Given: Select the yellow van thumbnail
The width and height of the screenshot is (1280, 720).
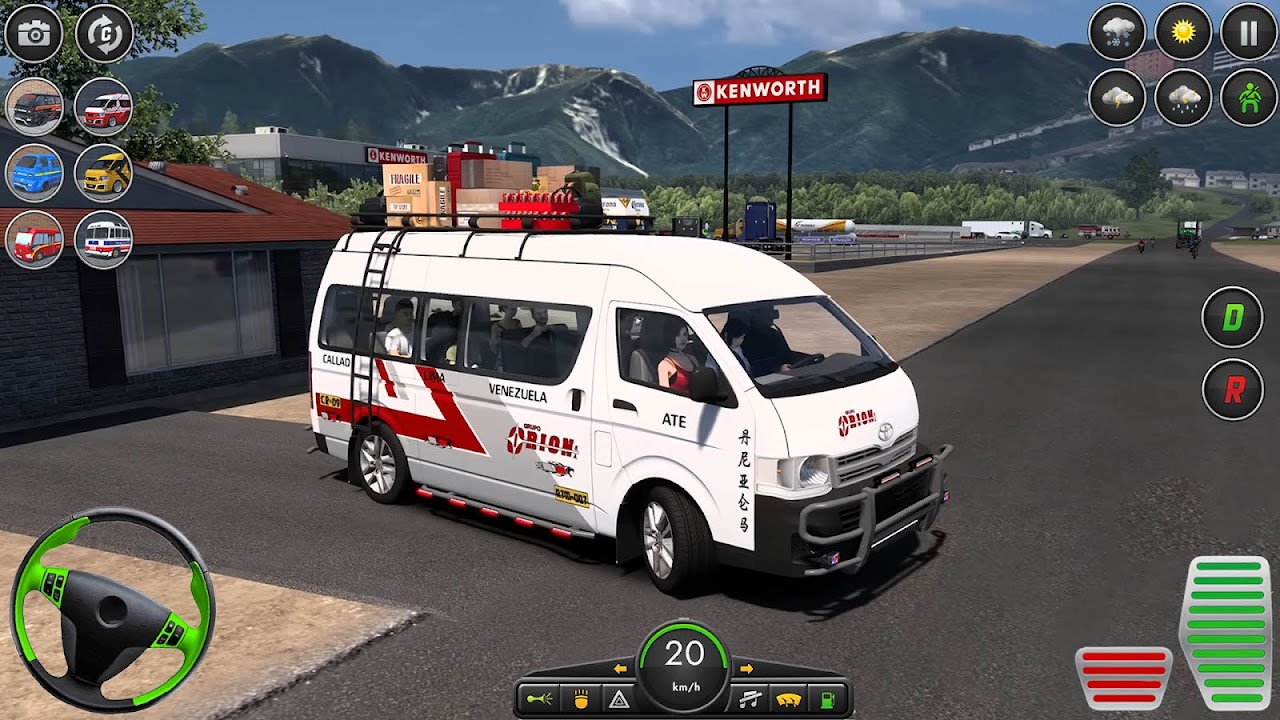Looking at the screenshot, I should (104, 173).
